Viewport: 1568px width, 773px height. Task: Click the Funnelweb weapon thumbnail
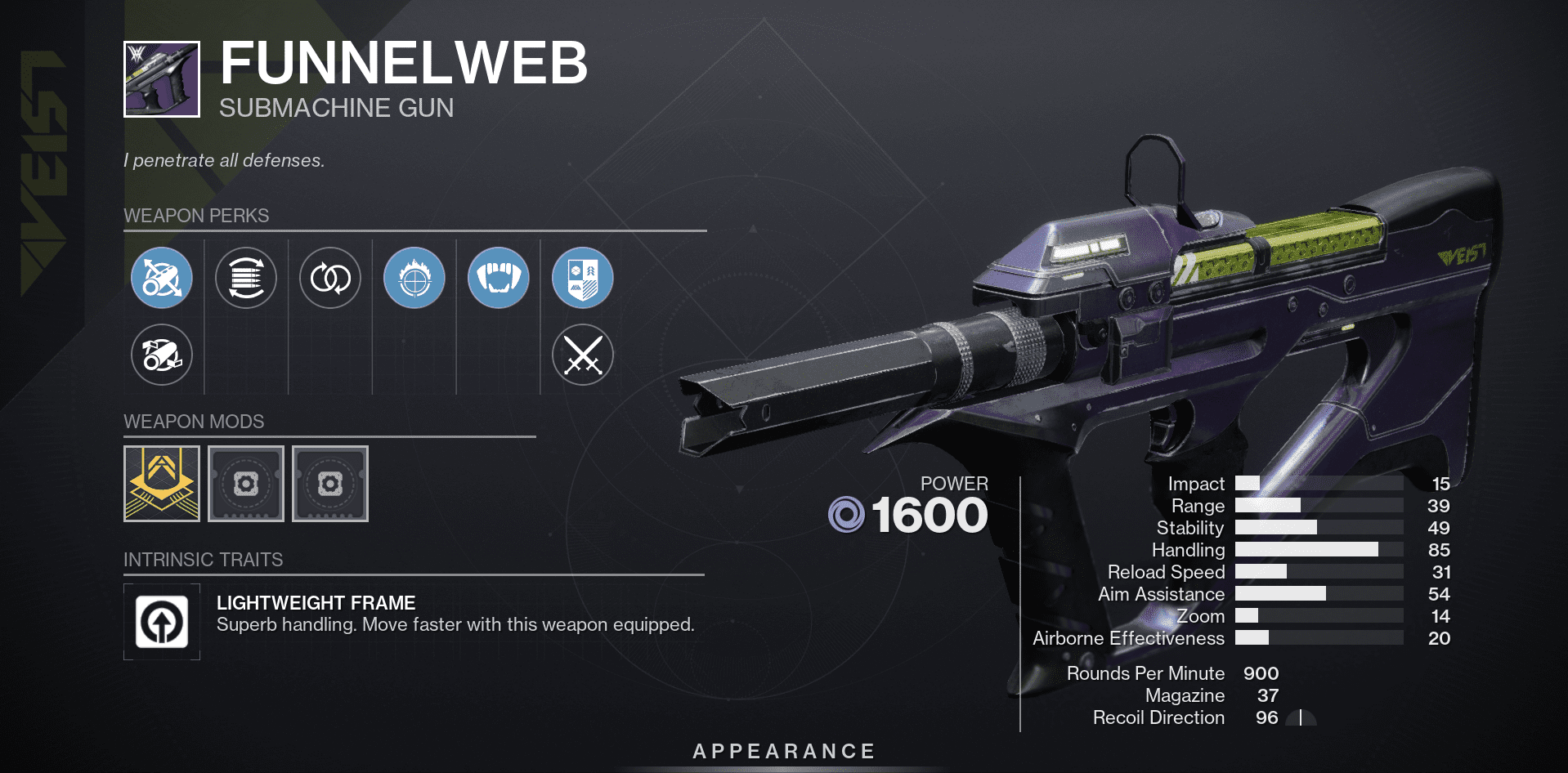[x=161, y=78]
